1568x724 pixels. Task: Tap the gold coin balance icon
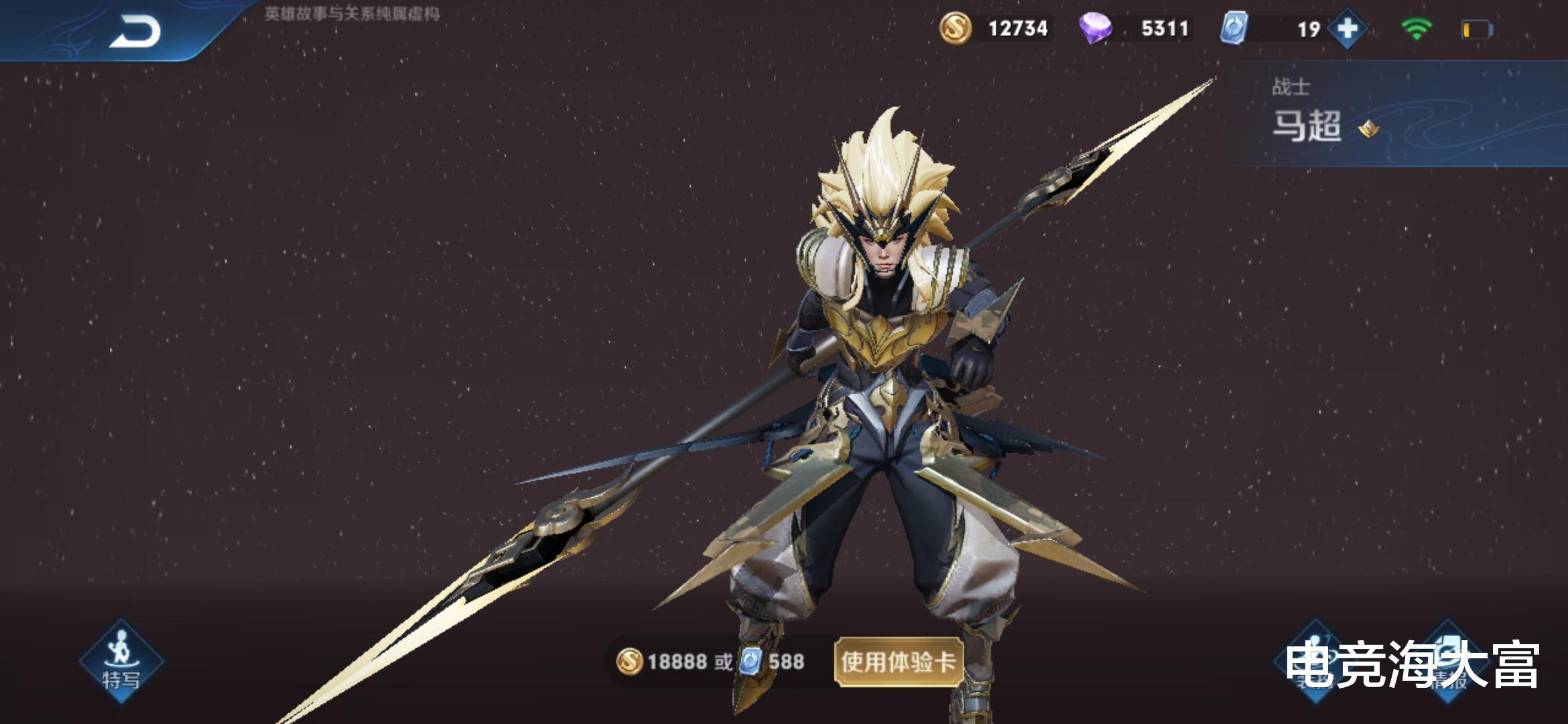(x=955, y=29)
